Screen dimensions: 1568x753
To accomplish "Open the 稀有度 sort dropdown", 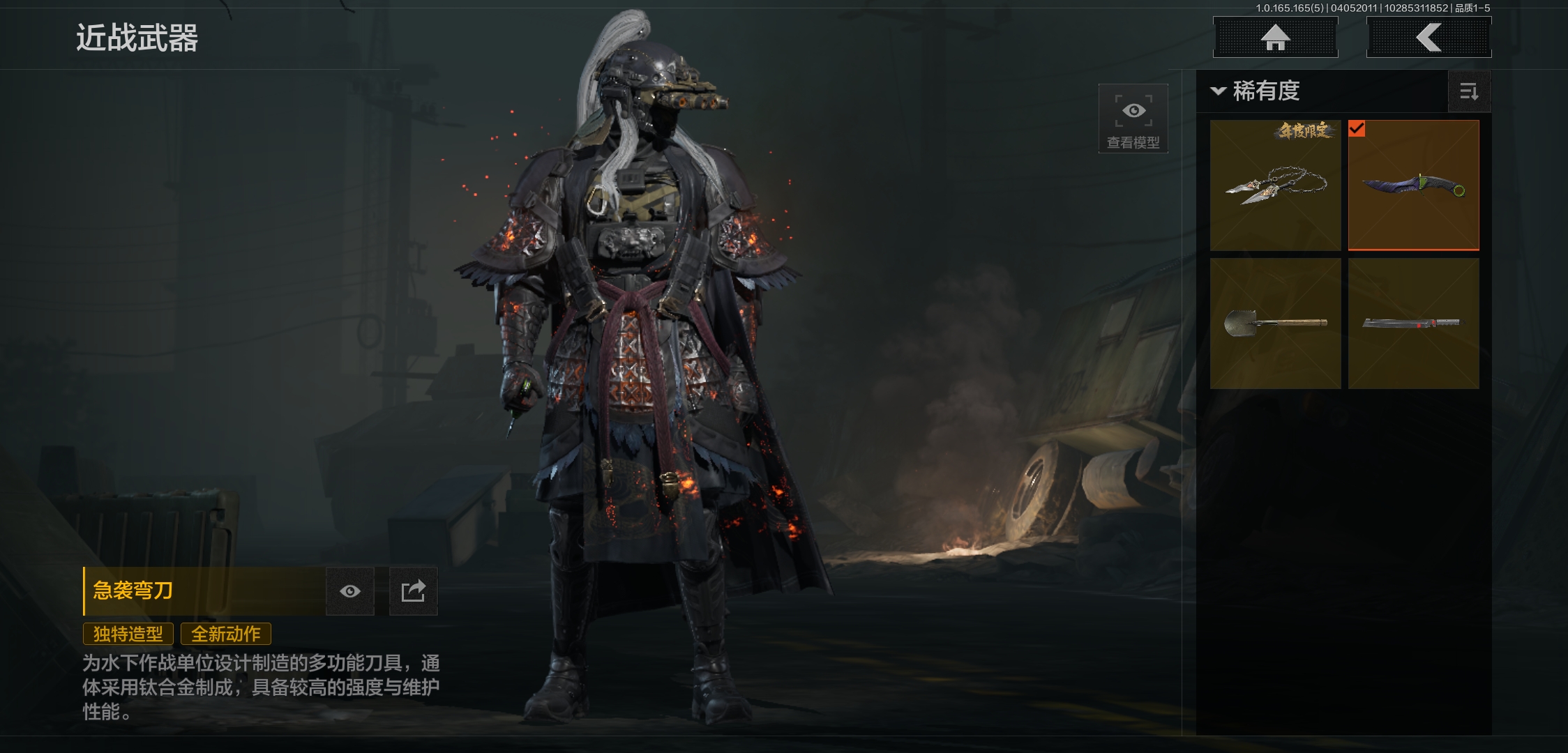I will click(x=1257, y=91).
